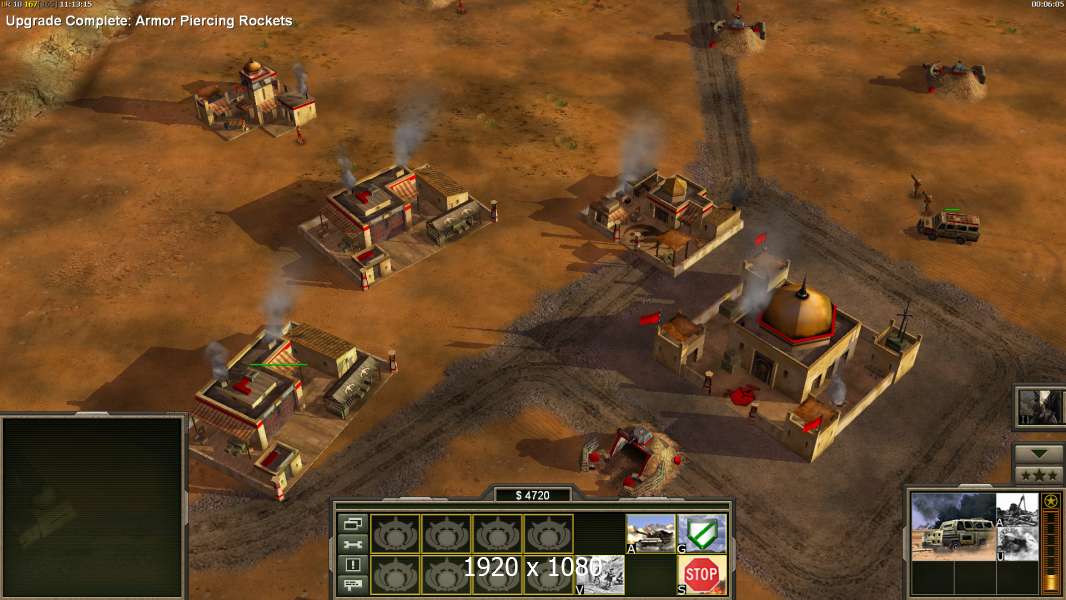The width and height of the screenshot is (1066, 600).
Task: Activate the green shield Guard command
Action: click(x=702, y=533)
